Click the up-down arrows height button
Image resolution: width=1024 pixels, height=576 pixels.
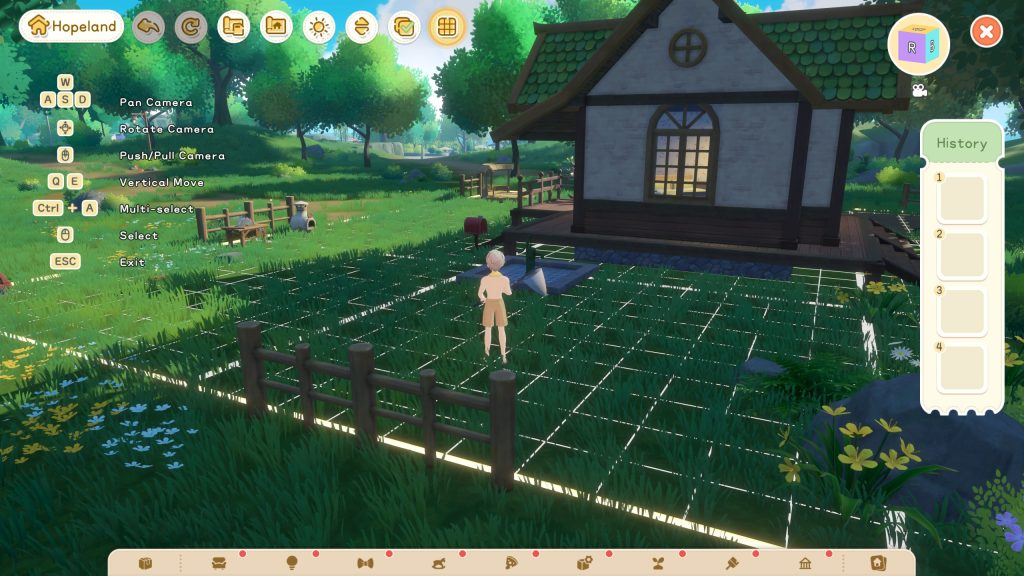[362, 26]
